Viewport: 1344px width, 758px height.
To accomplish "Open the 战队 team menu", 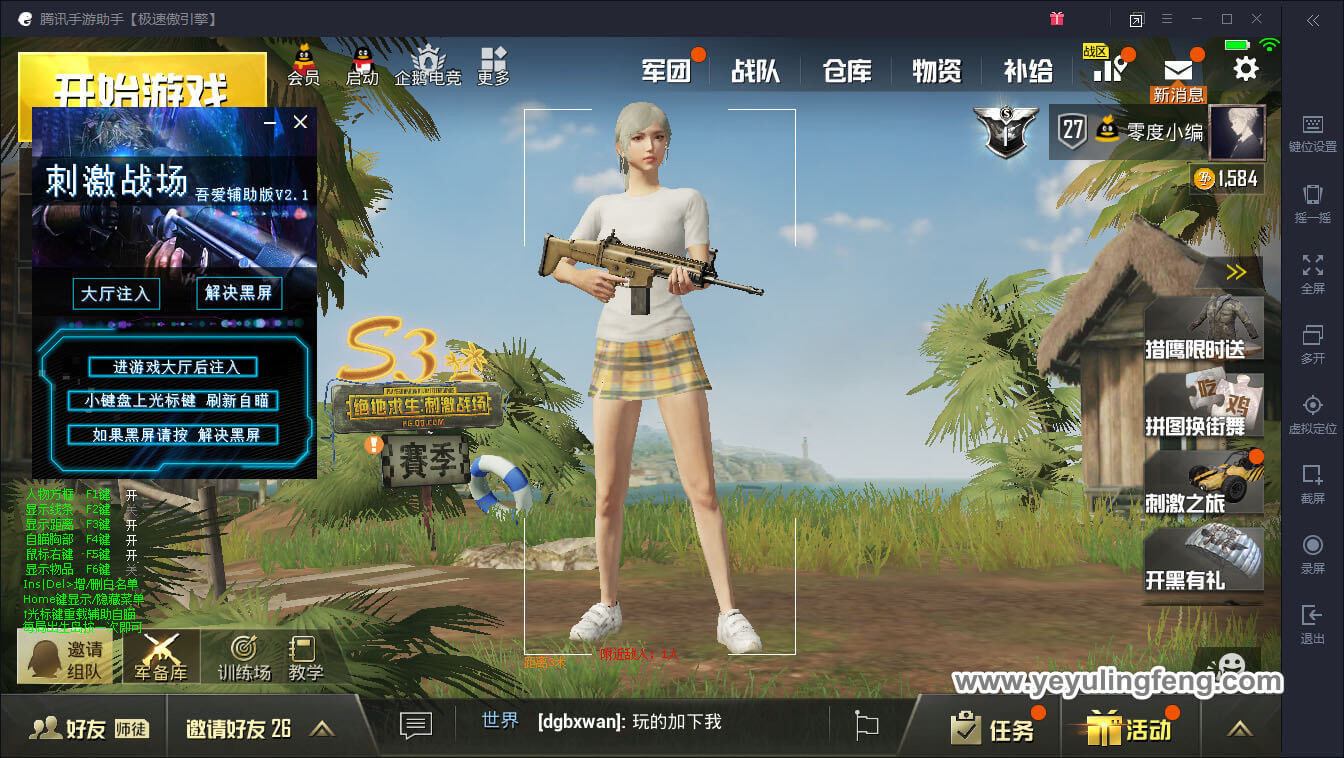I will coord(755,71).
